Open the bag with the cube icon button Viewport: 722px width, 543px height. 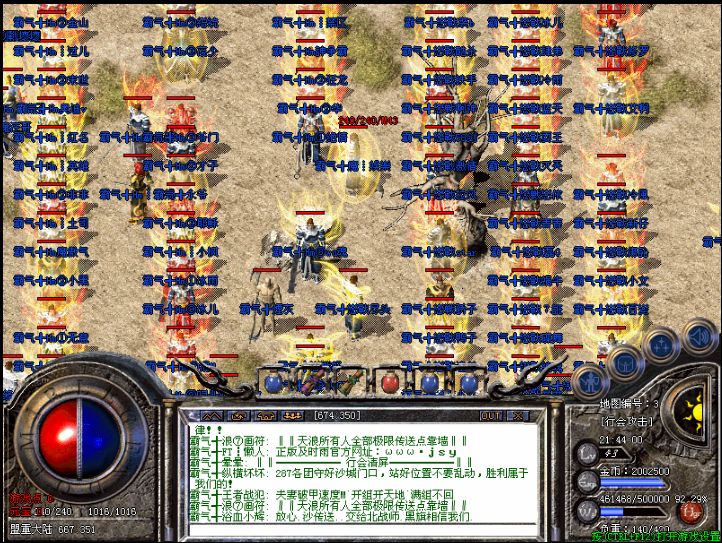click(624, 362)
